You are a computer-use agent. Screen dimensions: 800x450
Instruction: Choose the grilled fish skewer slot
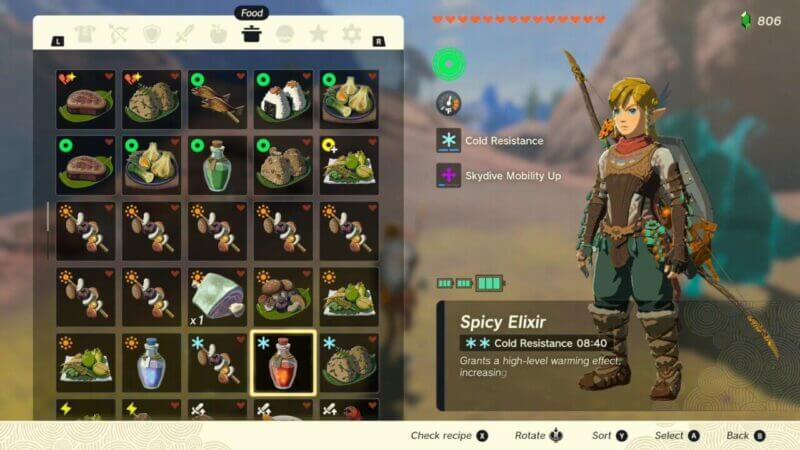coord(217,99)
